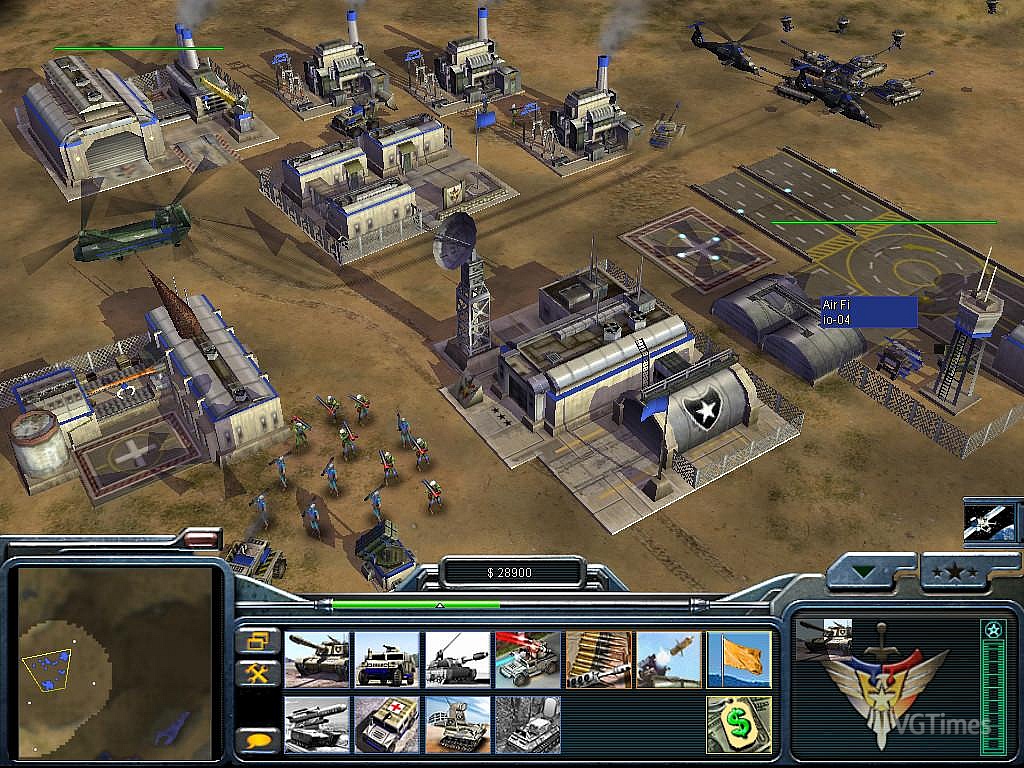1024x768 pixels.
Task: Open the options menu with overlapping windows icon
Action: pyautogui.click(x=257, y=640)
